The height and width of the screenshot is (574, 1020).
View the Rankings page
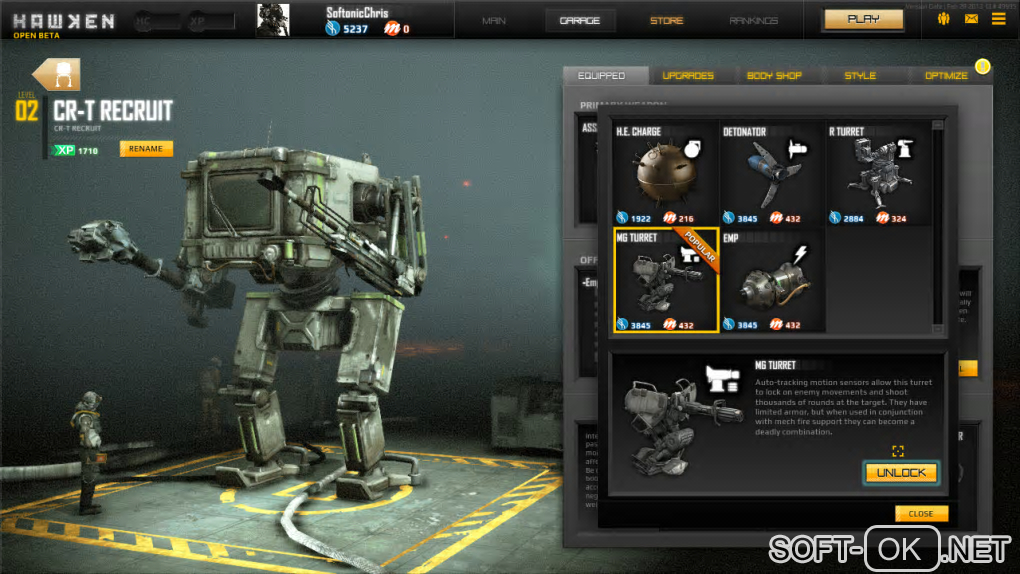754,20
